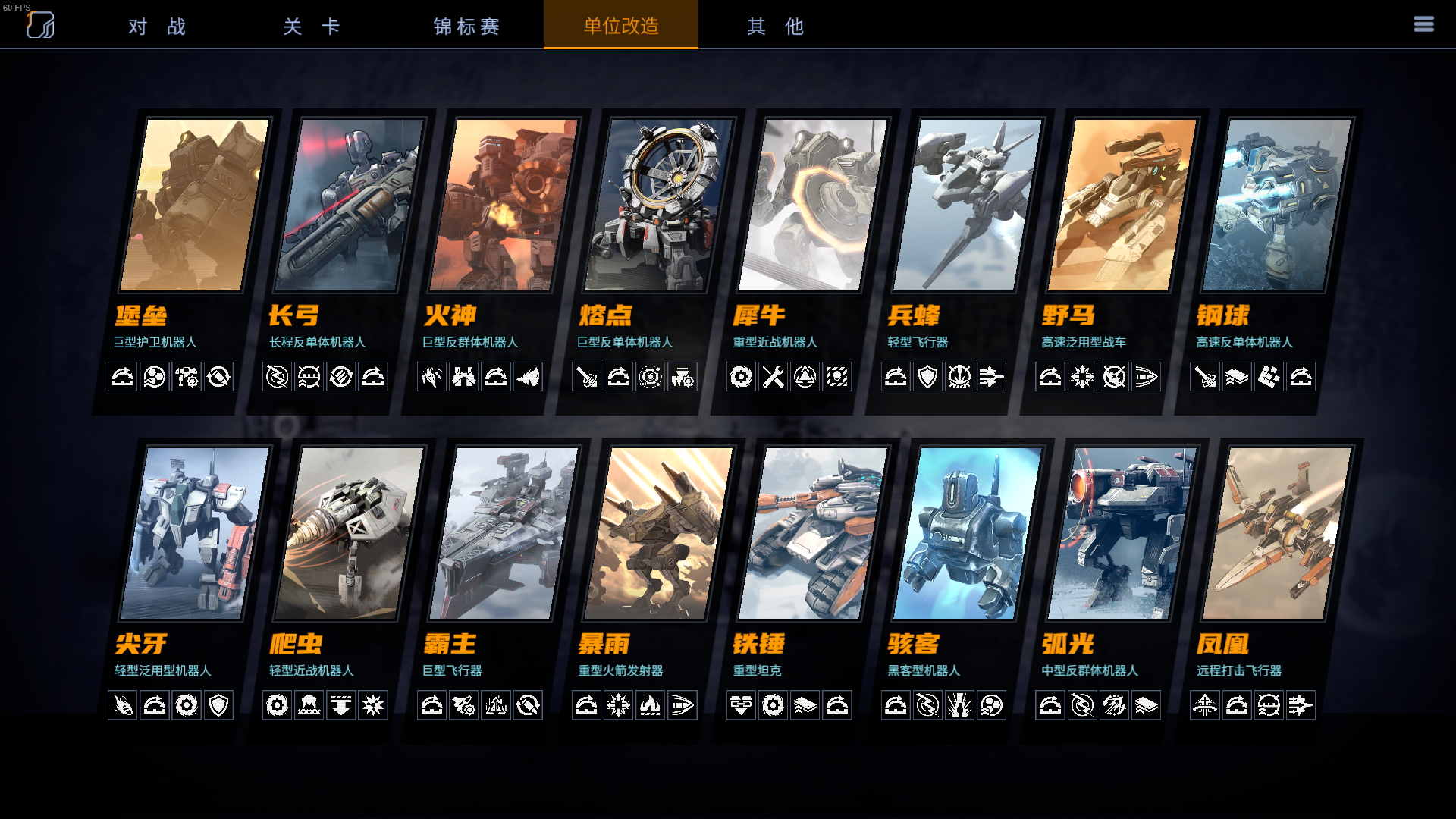Click the shield tech icon under 尖牙
Screen dimensions: 1456x819
pyautogui.click(x=219, y=705)
